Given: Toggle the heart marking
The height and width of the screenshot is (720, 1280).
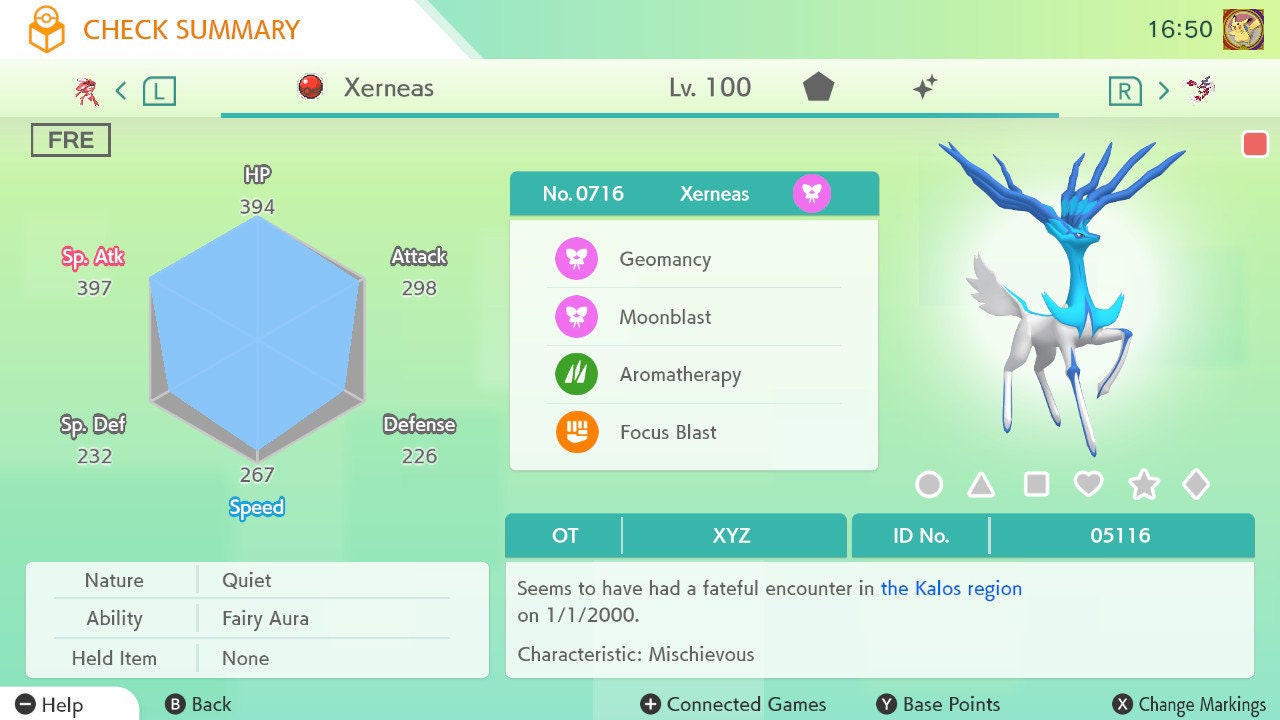Looking at the screenshot, I should (x=1088, y=485).
